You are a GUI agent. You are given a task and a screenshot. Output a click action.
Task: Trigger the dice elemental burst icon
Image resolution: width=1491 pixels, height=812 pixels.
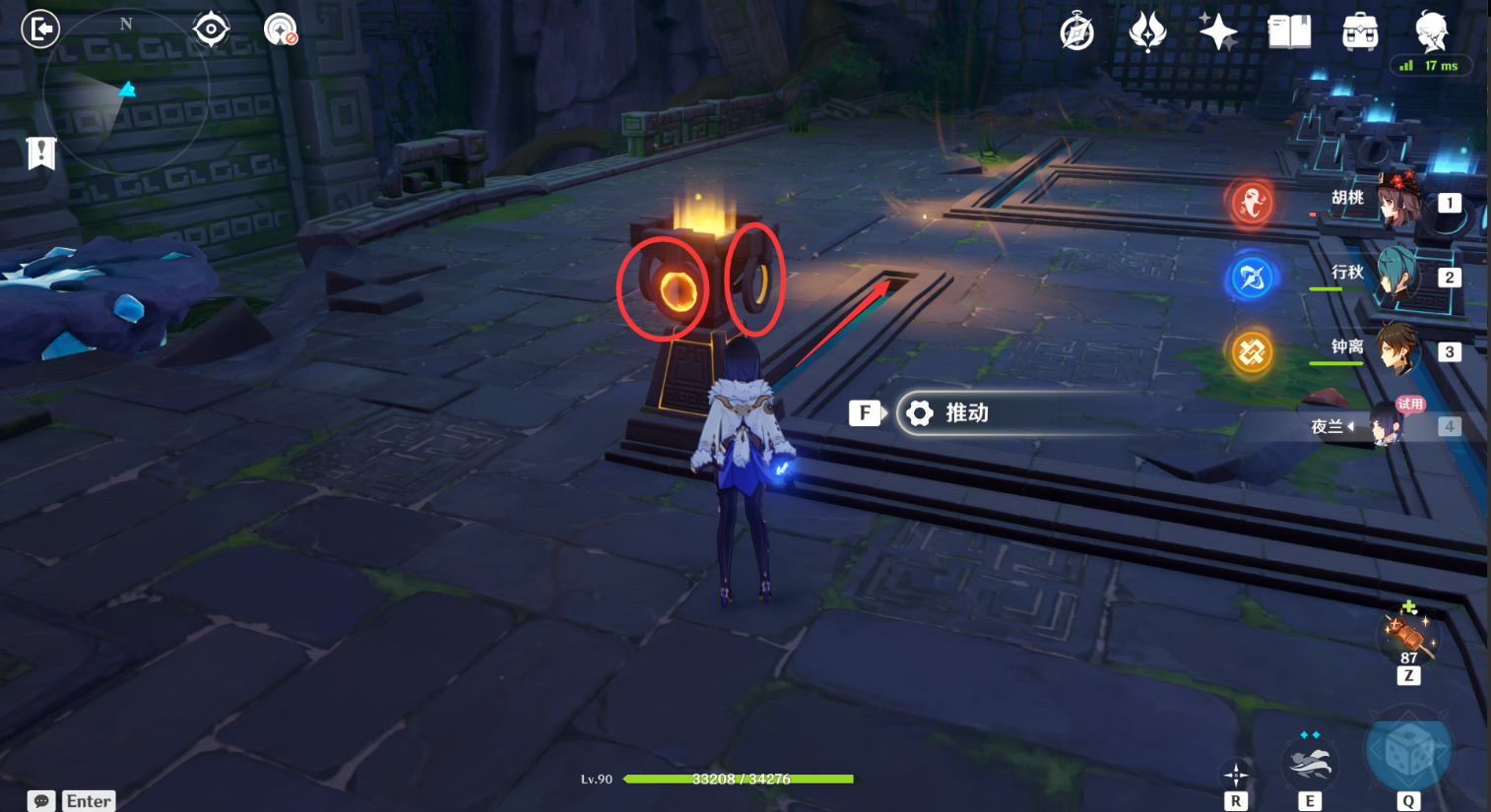1408,752
